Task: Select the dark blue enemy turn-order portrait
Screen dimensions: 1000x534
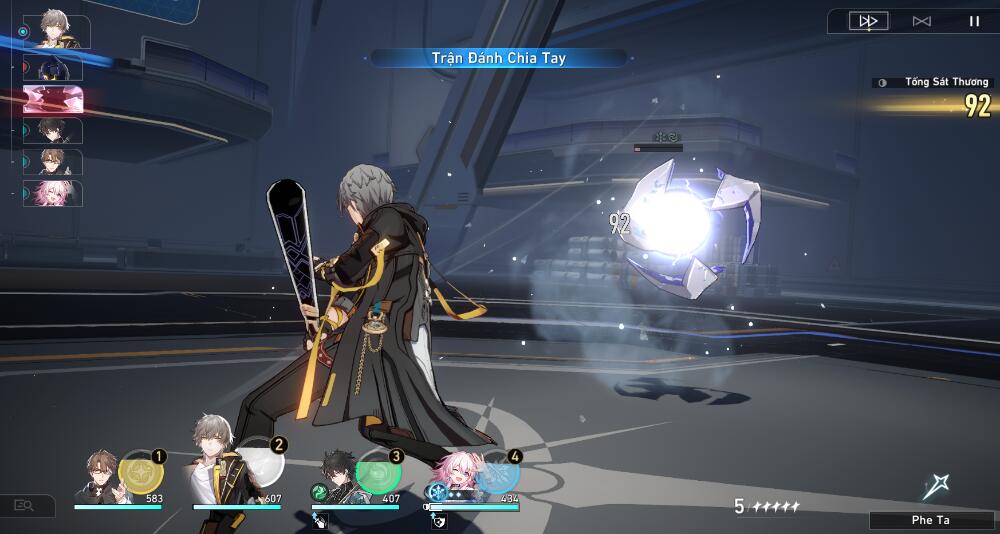Action: pyautogui.click(x=53, y=68)
